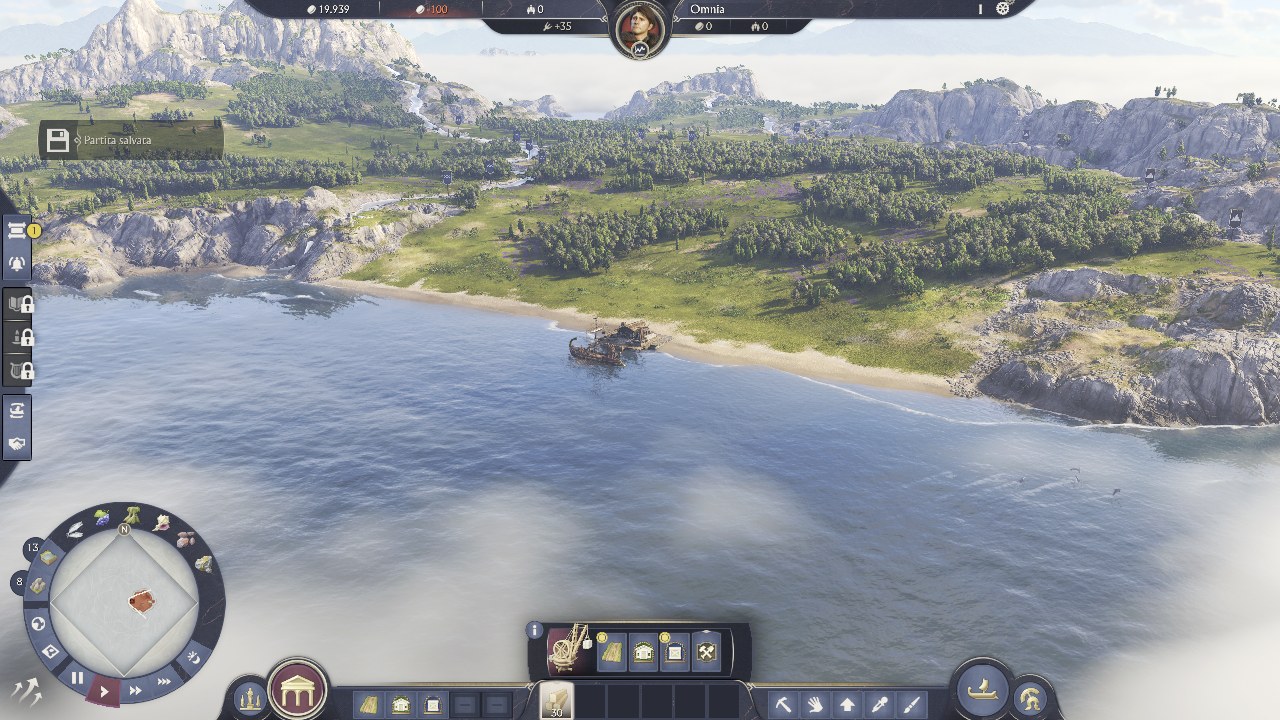The width and height of the screenshot is (1280, 720).
Task: Select the hand move tool
Action: point(815,704)
